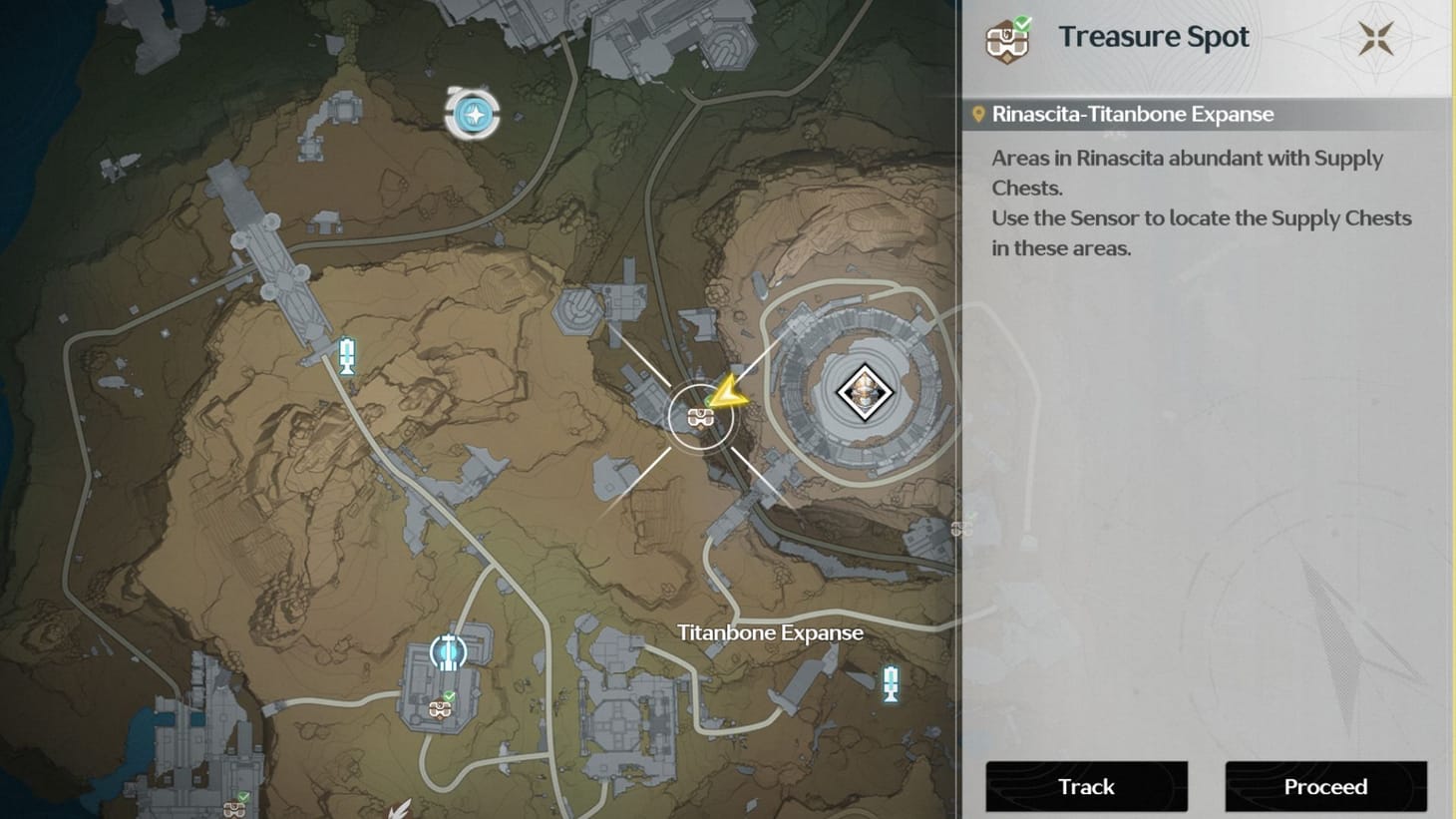The width and height of the screenshot is (1456, 819).
Task: Click the pin icon beside Rinascita-Titanbone Expanse
Action: coord(978,114)
